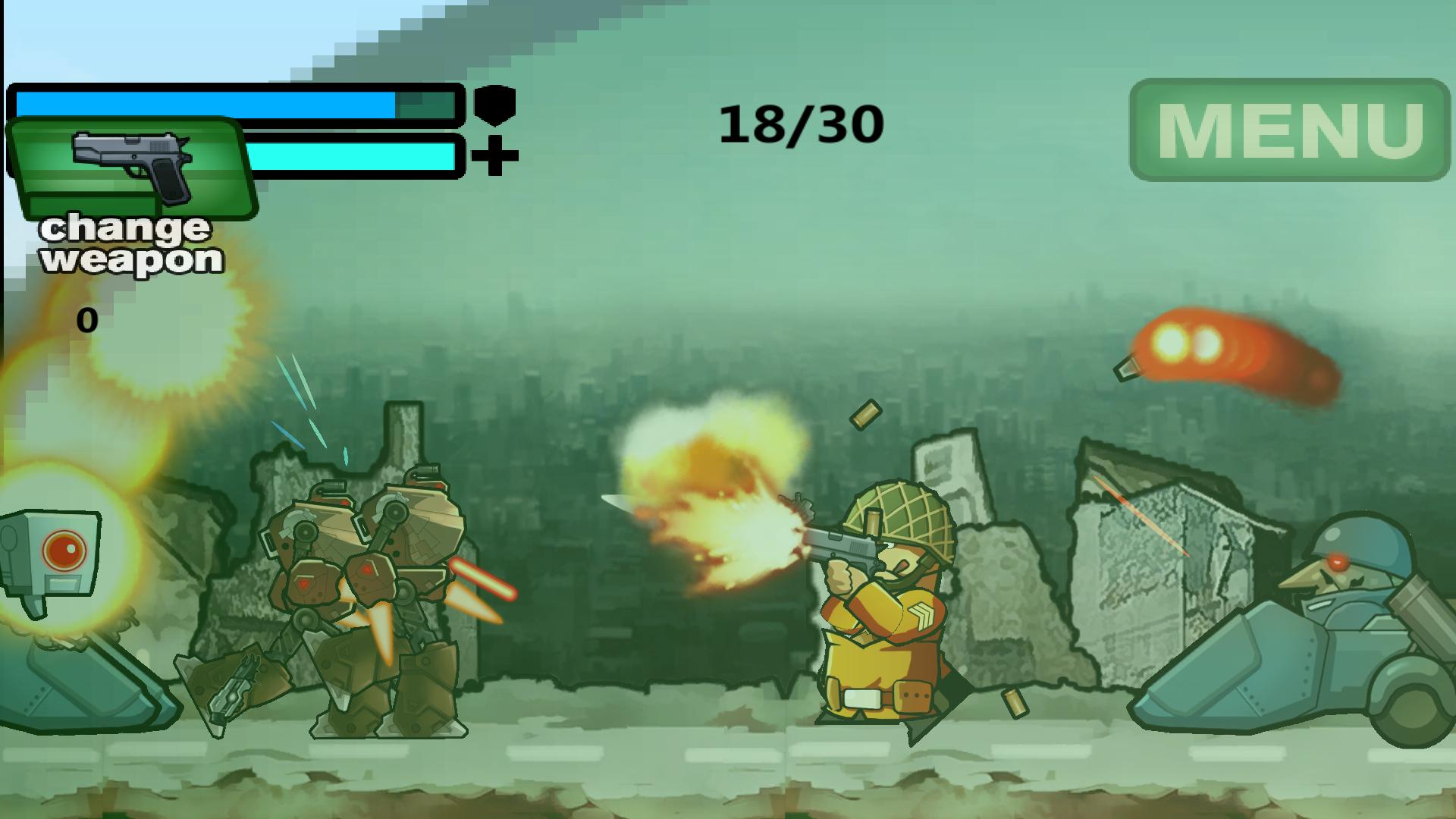The height and width of the screenshot is (819, 1456).
Task: Click the health plus icon
Action: (x=494, y=155)
